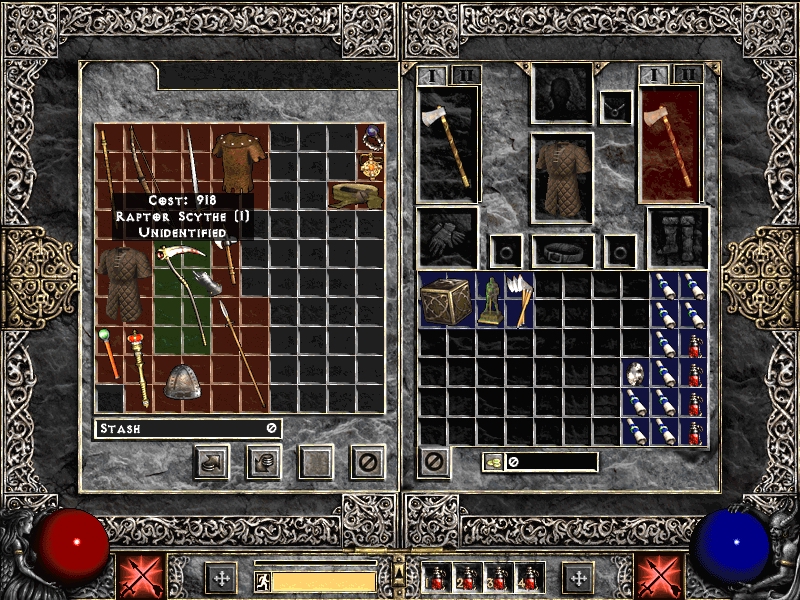Viewport: 800px width, 600px height.
Task: Close the inventory panel with its cancel button
Action: 435,461
